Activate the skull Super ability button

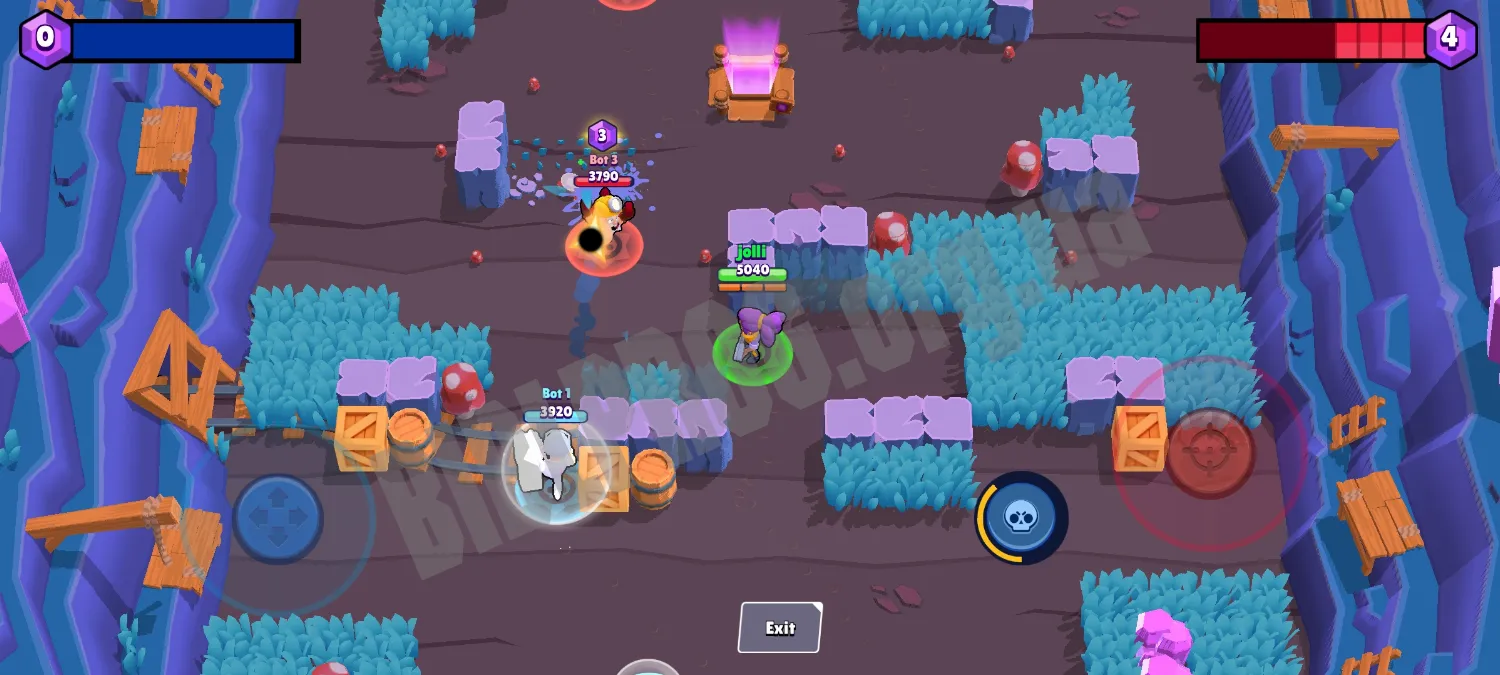tap(1021, 517)
